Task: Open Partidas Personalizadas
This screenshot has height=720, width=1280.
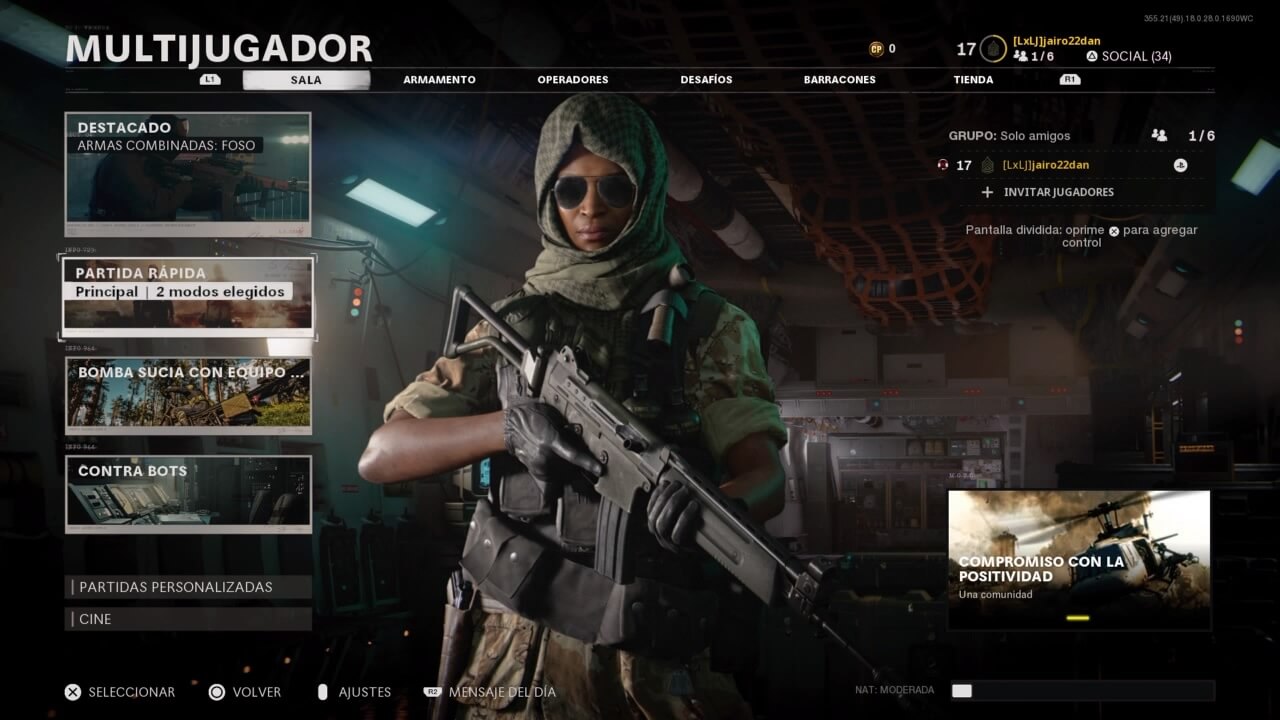Action: pyautogui.click(x=188, y=587)
